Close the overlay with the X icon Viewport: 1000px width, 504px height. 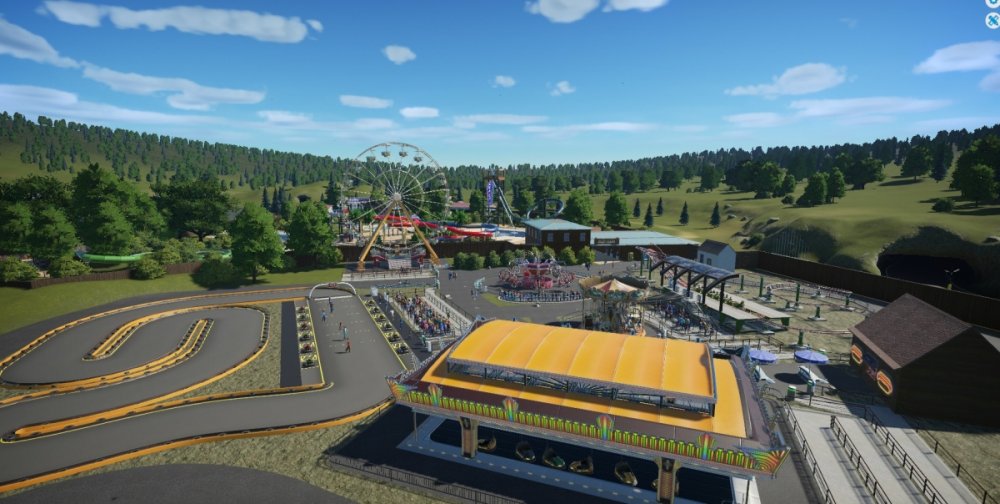point(992,19)
